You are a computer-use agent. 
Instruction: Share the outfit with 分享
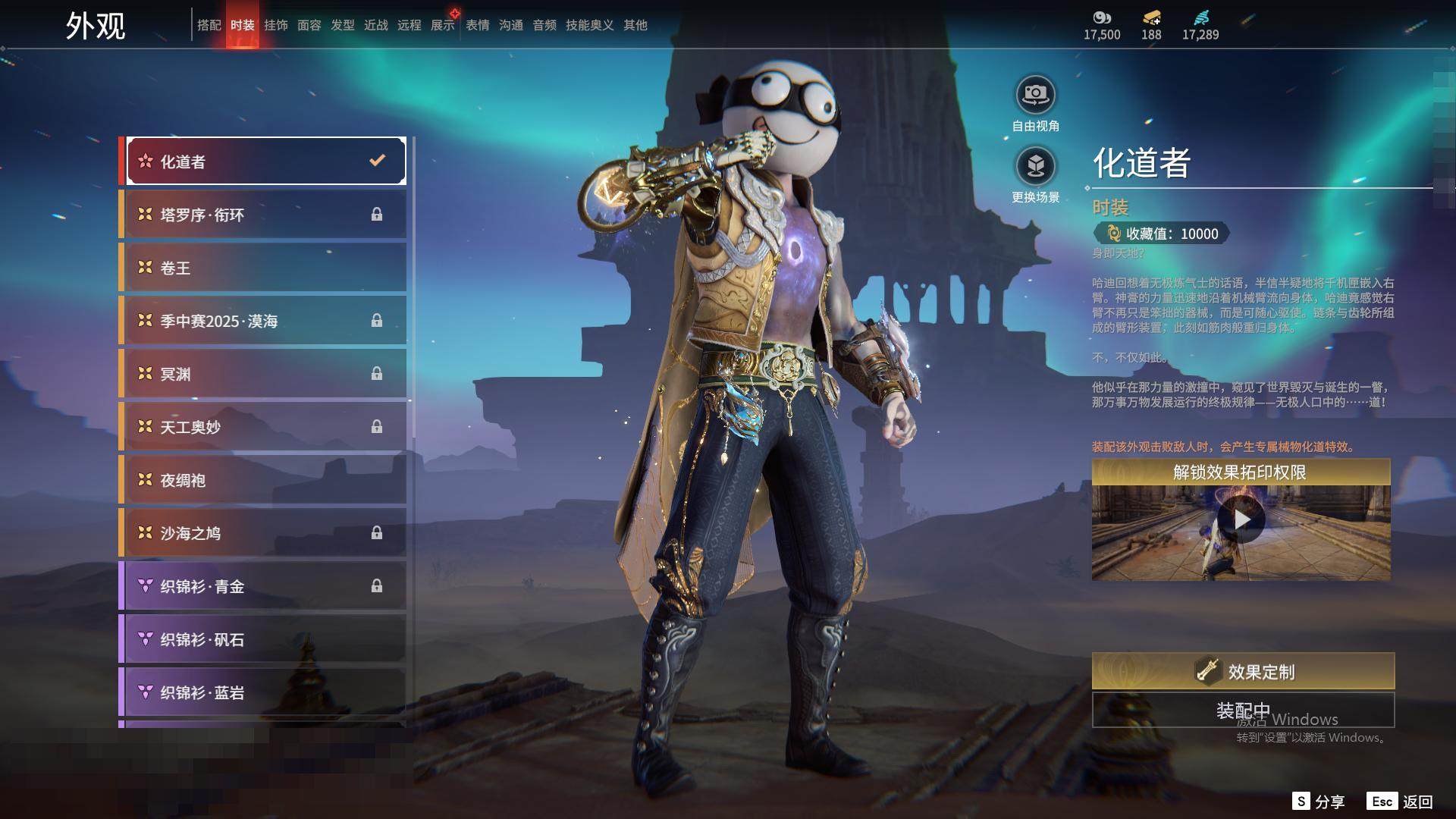point(1319,802)
